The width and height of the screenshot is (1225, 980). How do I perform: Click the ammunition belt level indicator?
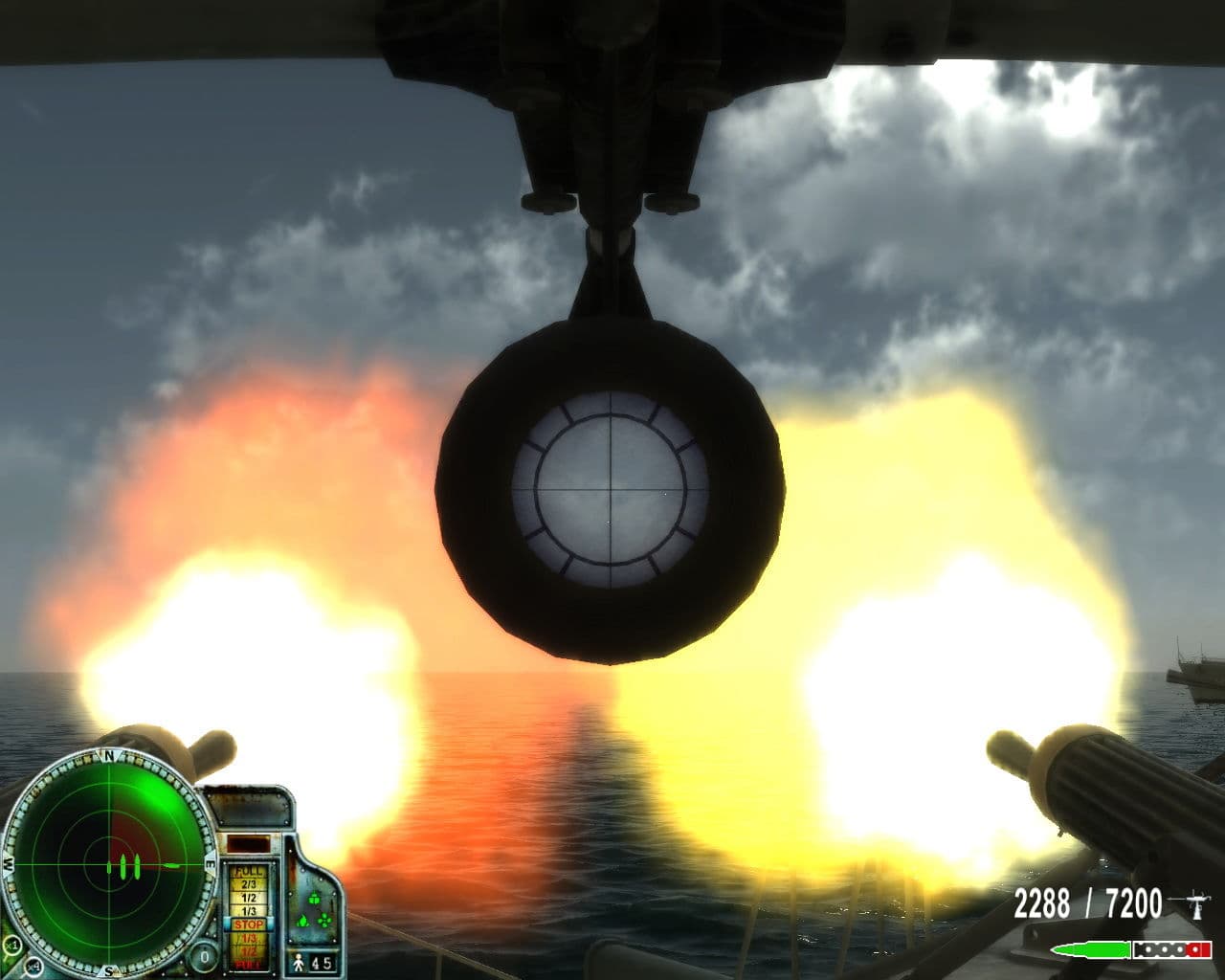(x=1171, y=949)
